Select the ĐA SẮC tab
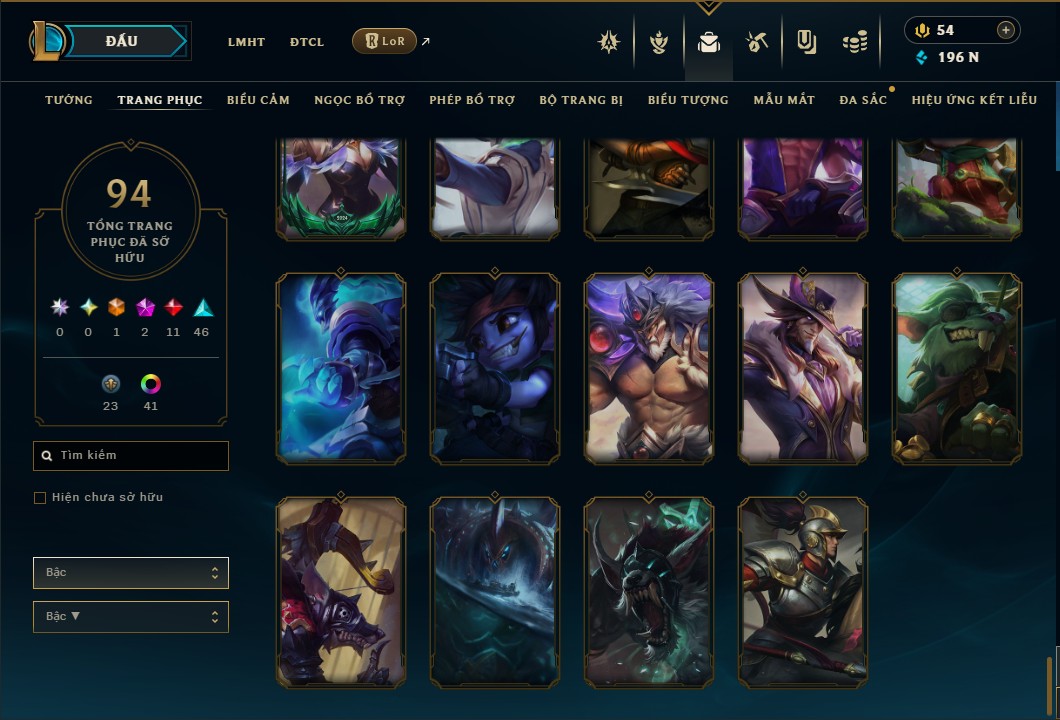The height and width of the screenshot is (720, 1060). point(863,100)
